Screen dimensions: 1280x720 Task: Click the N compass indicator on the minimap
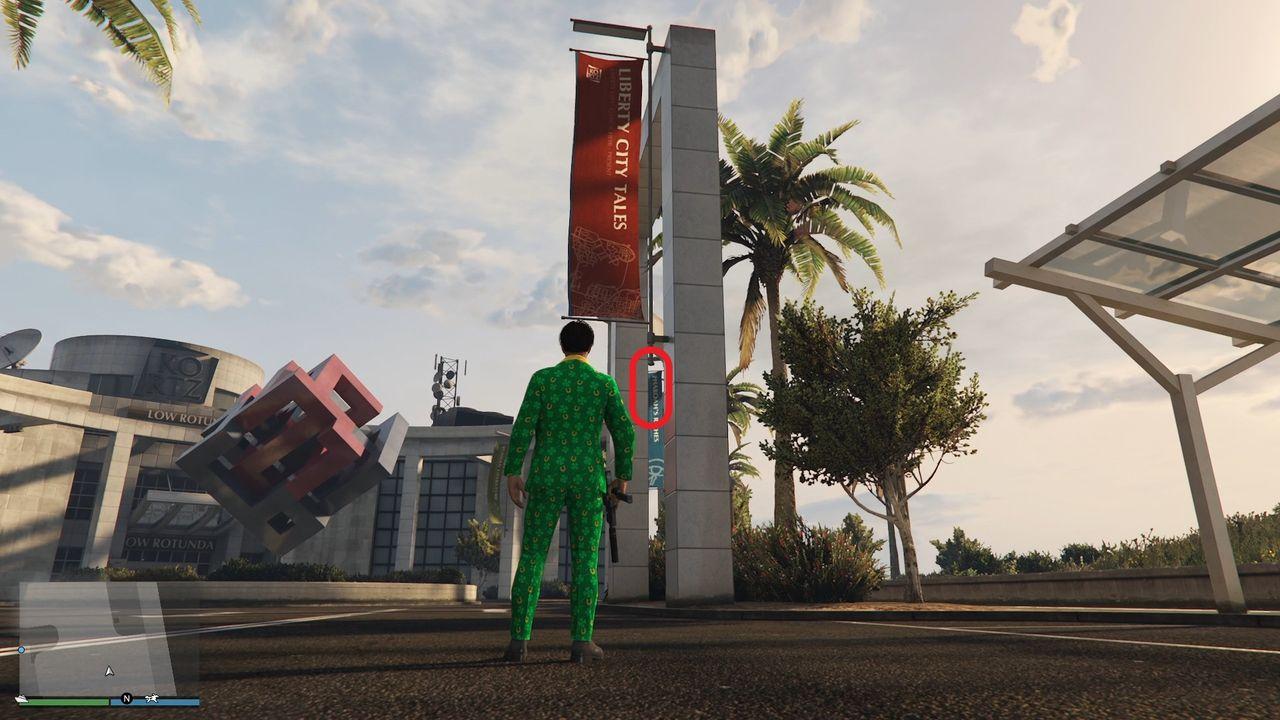[x=127, y=698]
